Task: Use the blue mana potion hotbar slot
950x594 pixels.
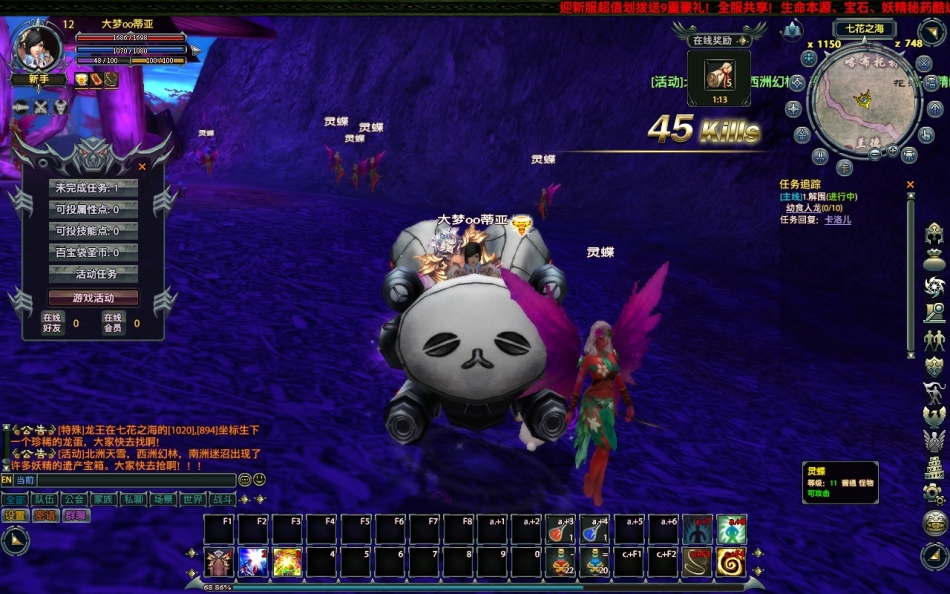Action: pyautogui.click(x=595, y=530)
